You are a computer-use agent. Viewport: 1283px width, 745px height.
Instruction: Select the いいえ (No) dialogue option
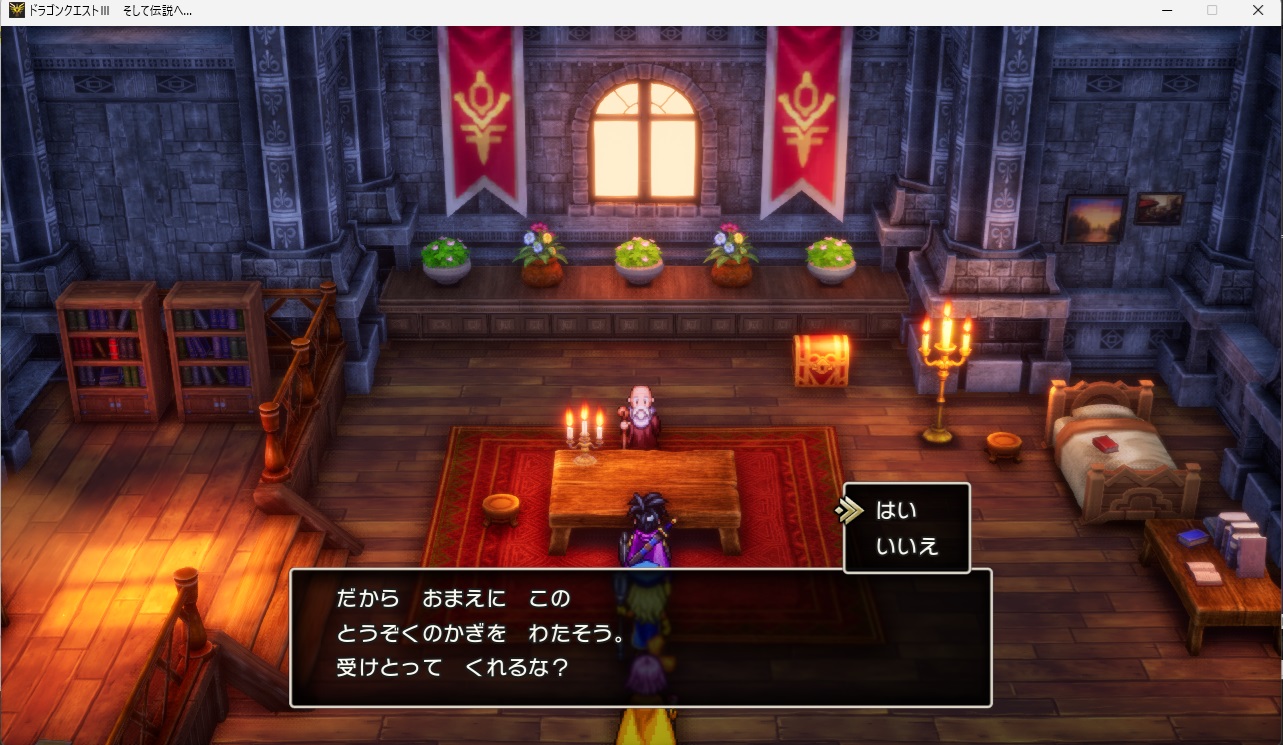(907, 545)
